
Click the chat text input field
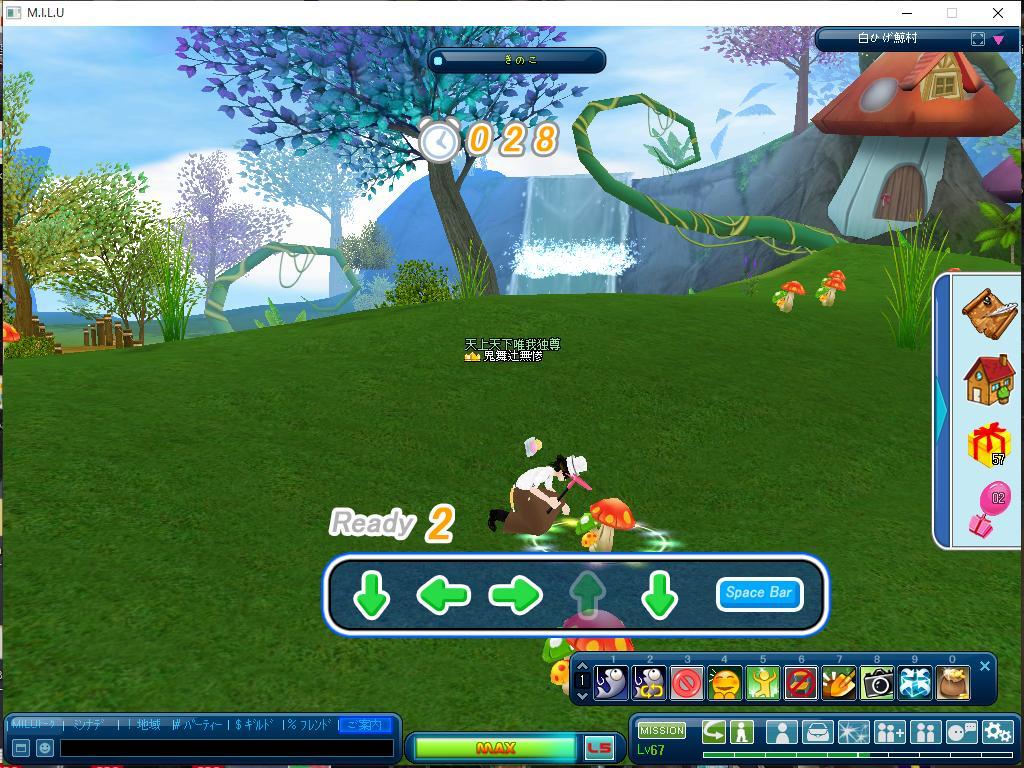coord(226,748)
